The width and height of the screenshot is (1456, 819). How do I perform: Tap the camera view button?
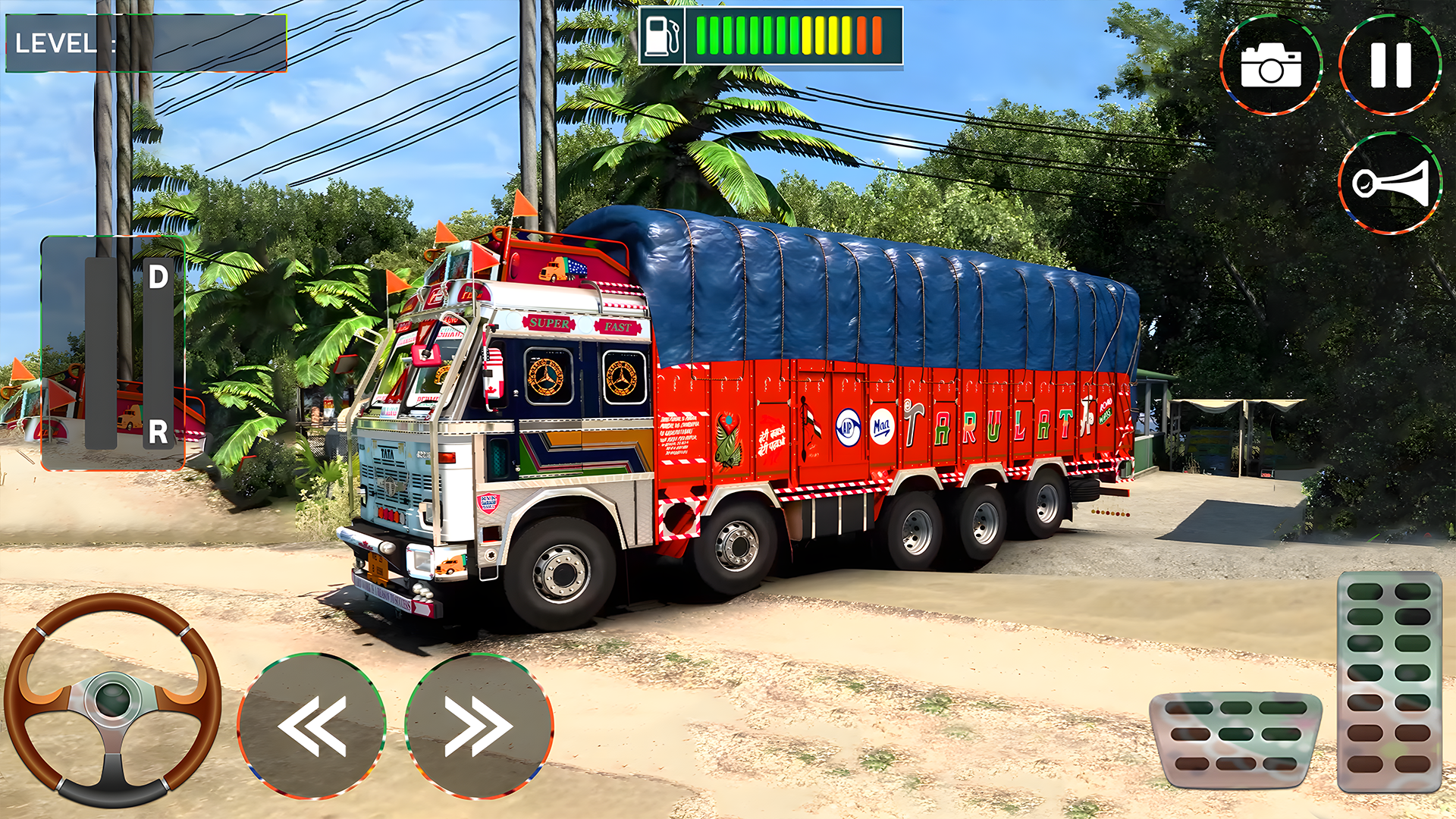[1271, 65]
